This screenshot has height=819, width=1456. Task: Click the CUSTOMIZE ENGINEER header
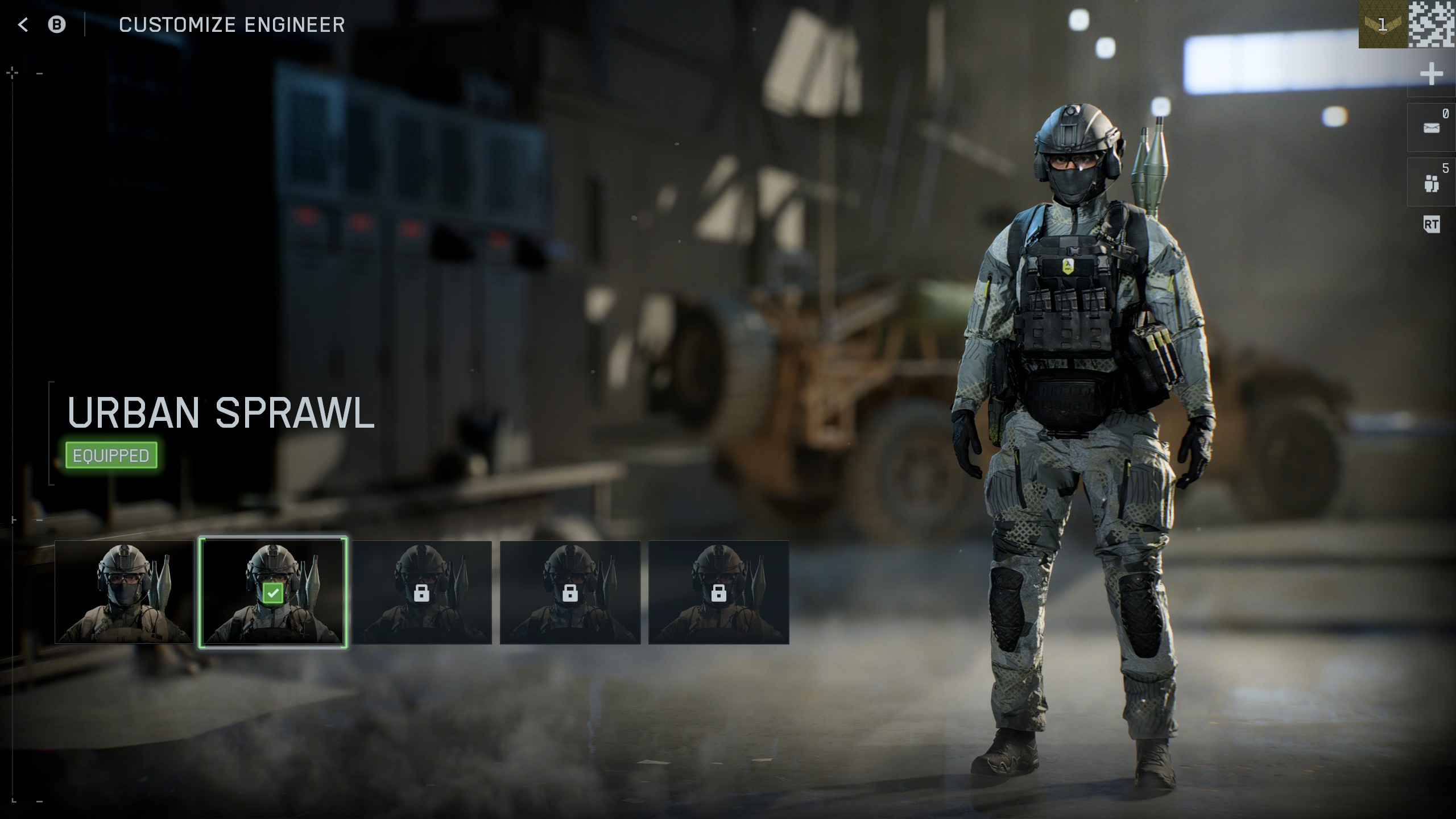point(233,24)
